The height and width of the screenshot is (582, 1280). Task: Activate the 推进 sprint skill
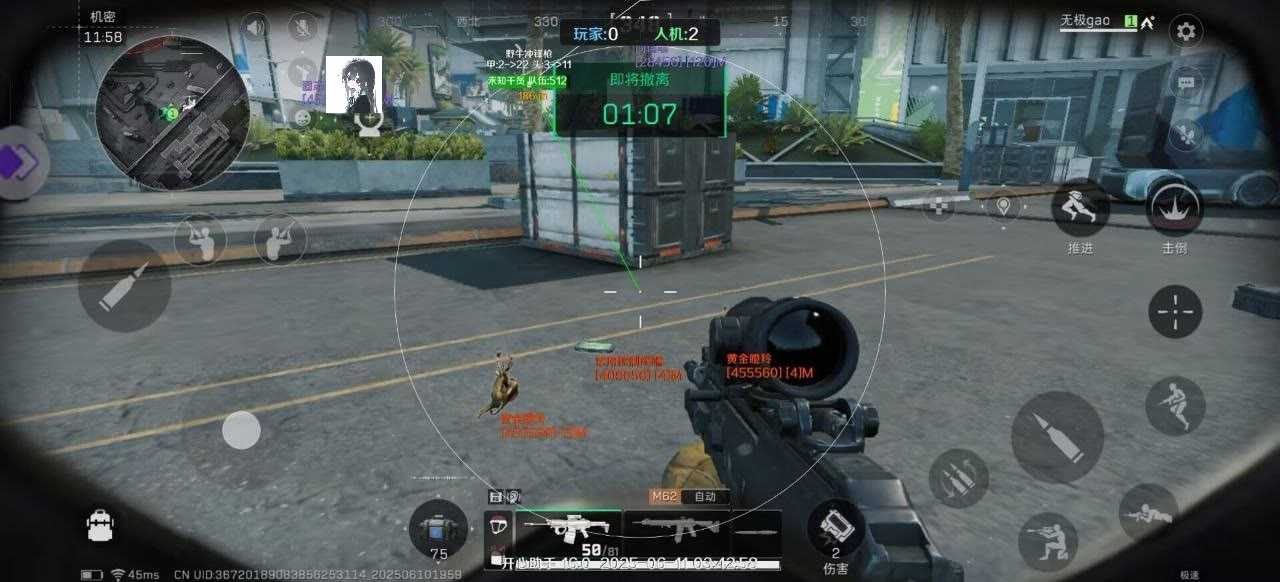(x=1080, y=207)
